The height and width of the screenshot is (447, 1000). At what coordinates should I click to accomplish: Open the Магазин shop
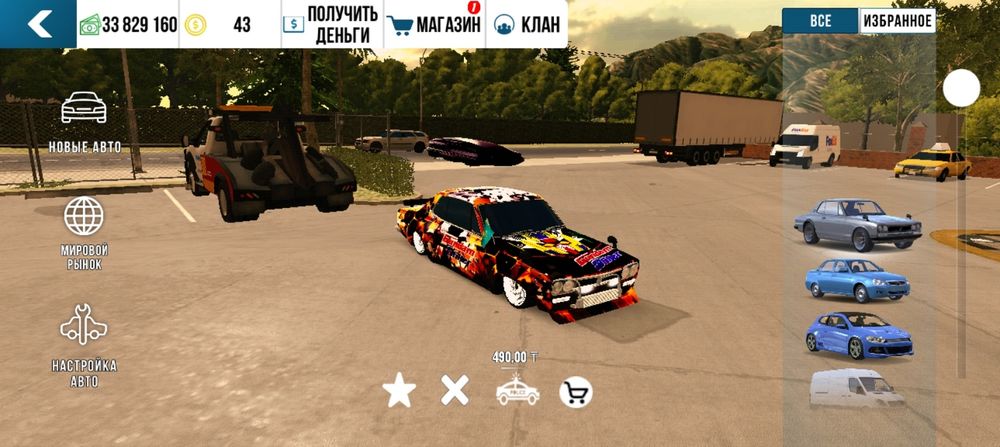(x=434, y=24)
